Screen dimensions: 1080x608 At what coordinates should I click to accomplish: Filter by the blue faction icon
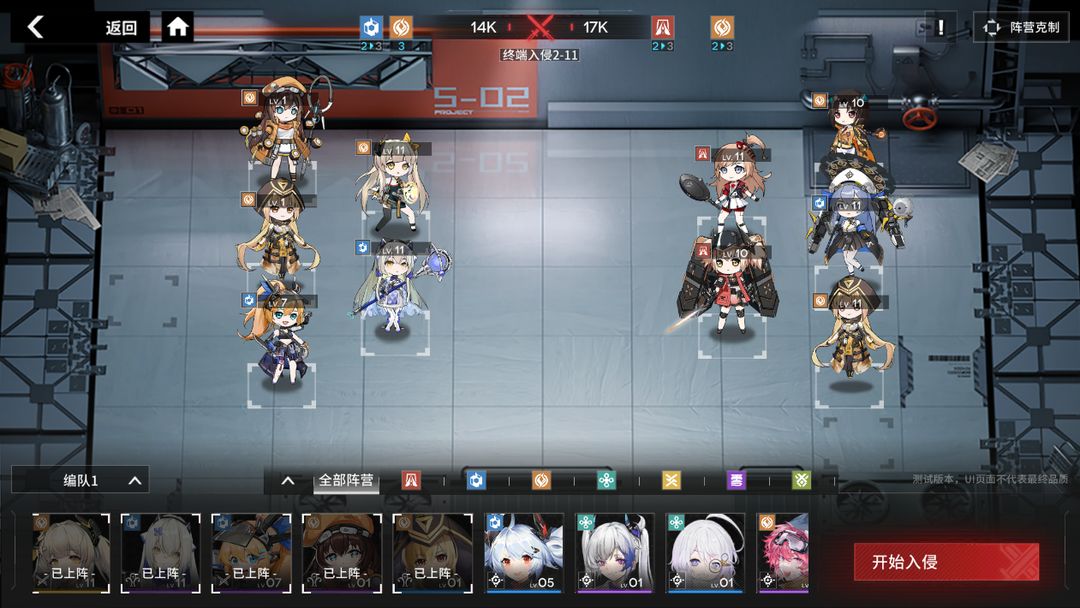click(x=477, y=481)
